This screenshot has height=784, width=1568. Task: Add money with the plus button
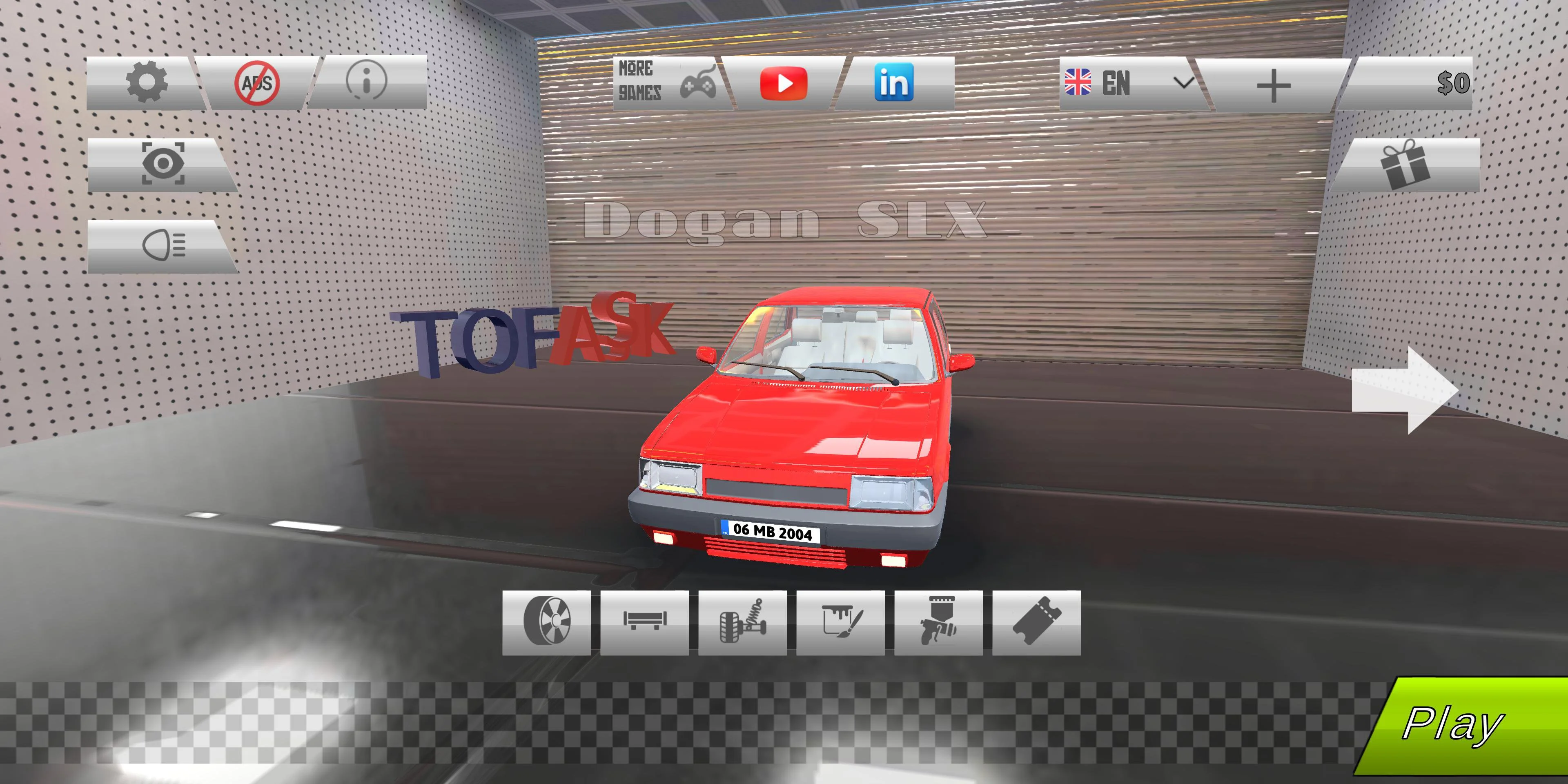tap(1273, 85)
